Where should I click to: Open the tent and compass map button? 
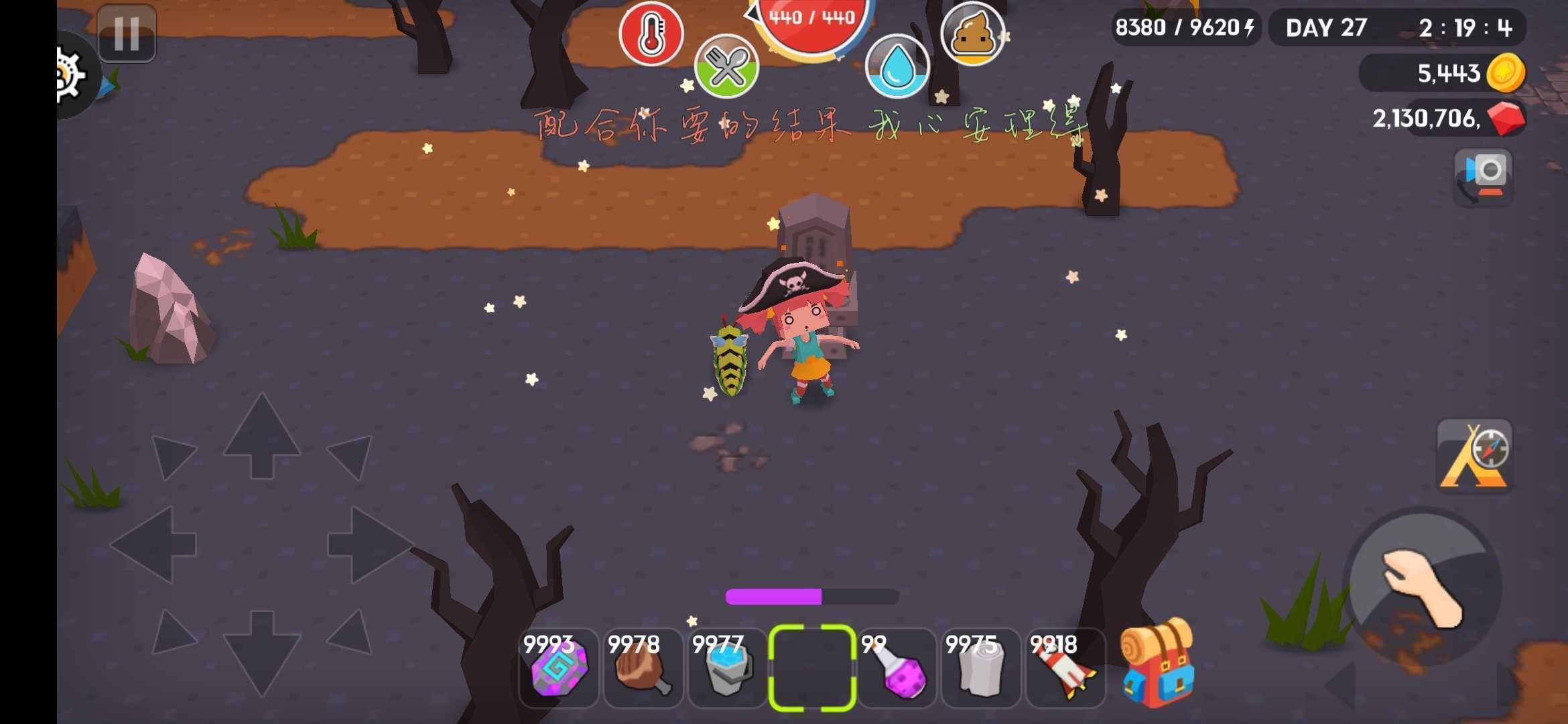coord(1474,457)
